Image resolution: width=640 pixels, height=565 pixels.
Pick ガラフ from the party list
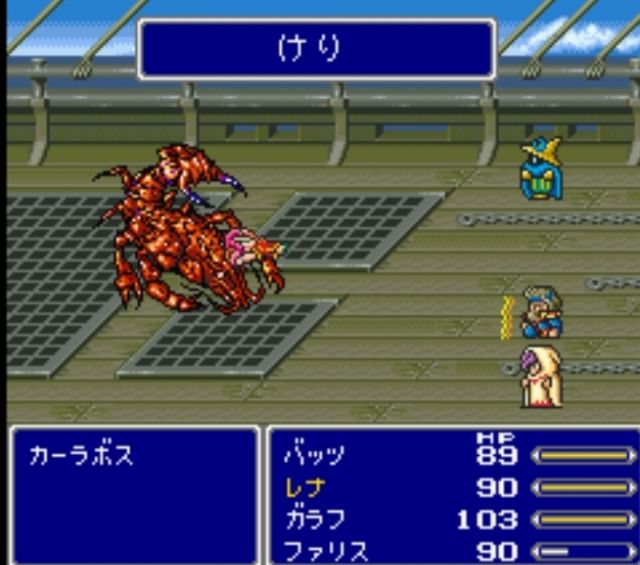[314, 520]
